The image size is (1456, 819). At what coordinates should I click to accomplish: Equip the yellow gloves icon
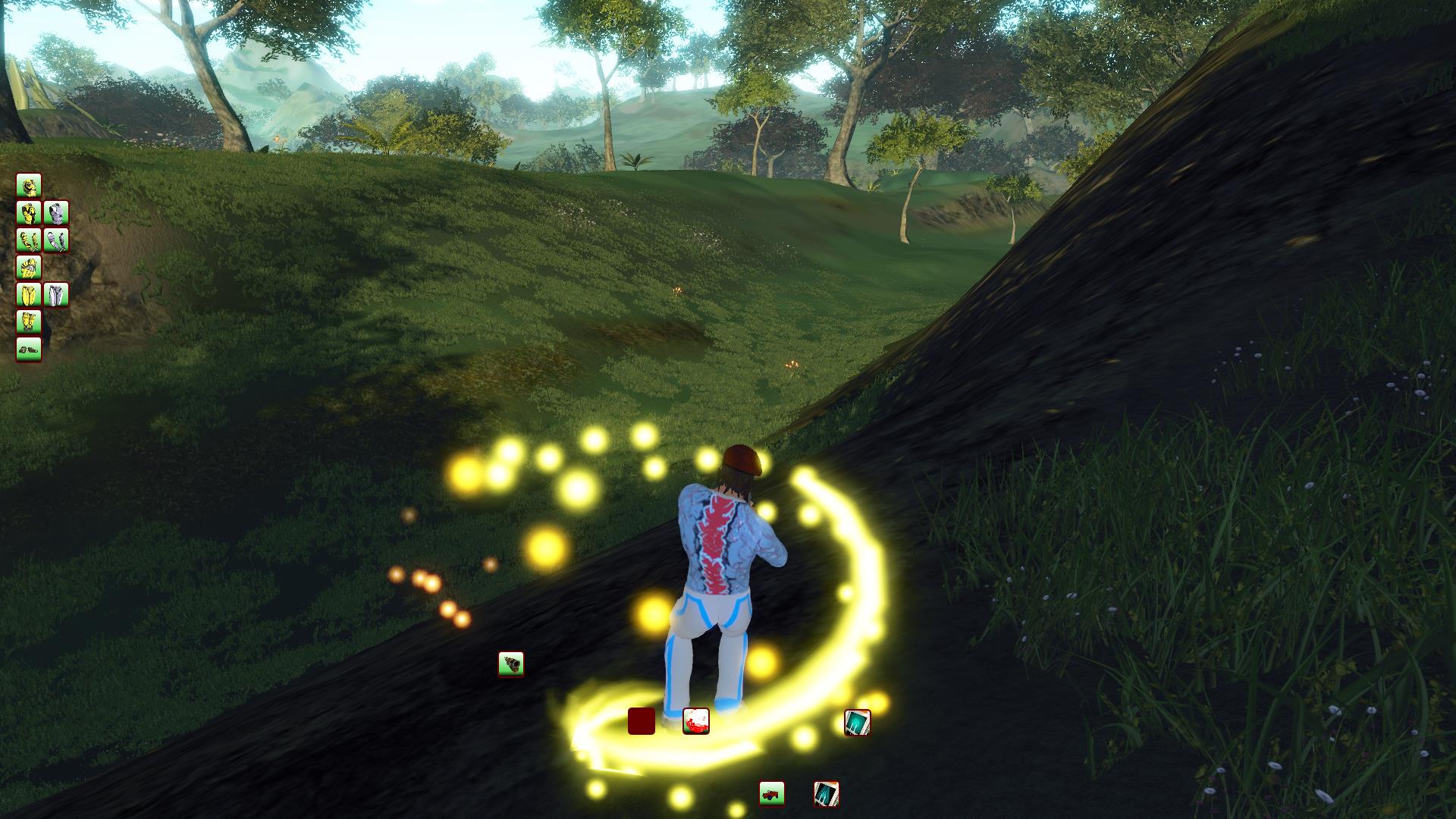click(29, 267)
